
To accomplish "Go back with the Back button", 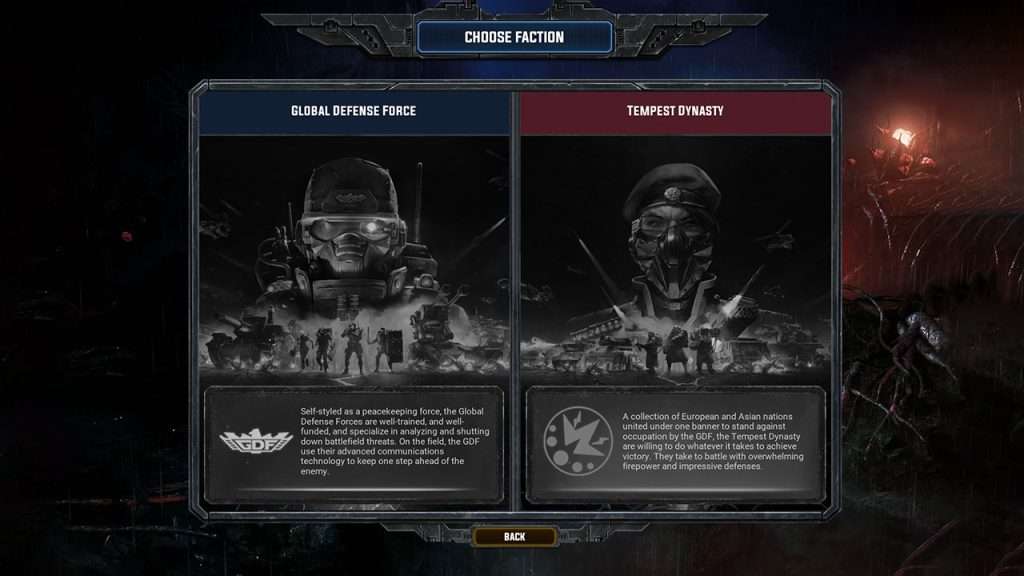I will 514,537.
